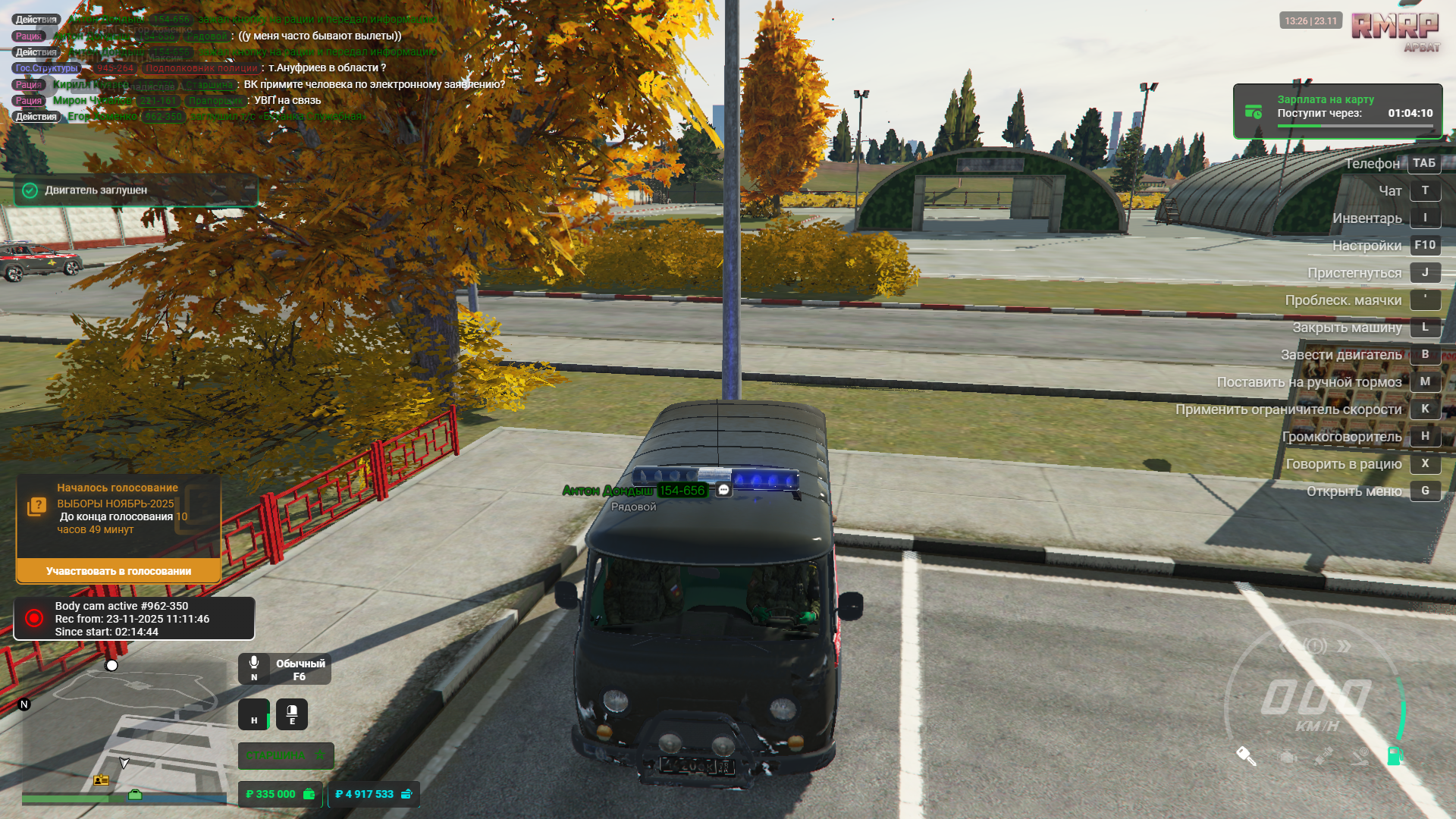Select Настройки in the keybind menu
Image resolution: width=1456 pixels, height=819 pixels.
tap(1367, 245)
